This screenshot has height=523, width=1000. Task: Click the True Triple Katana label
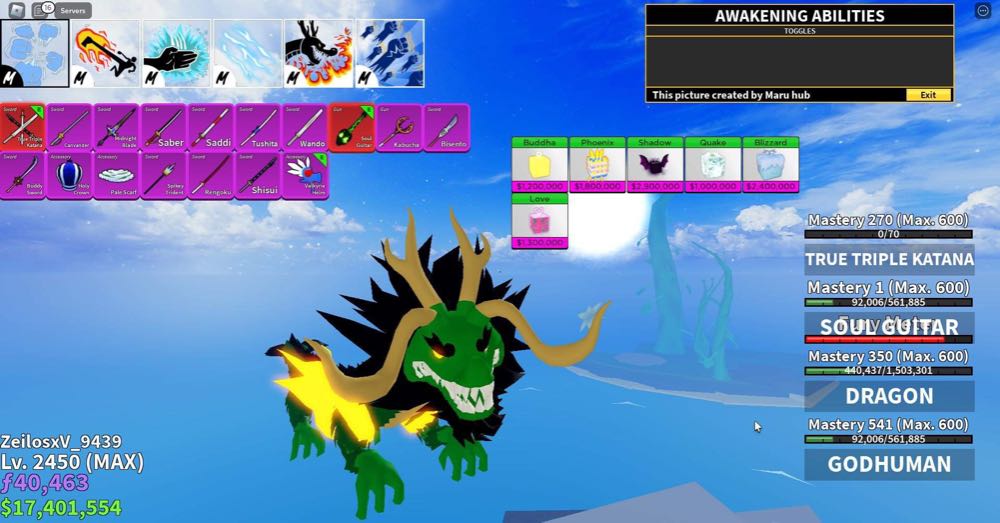click(889, 259)
